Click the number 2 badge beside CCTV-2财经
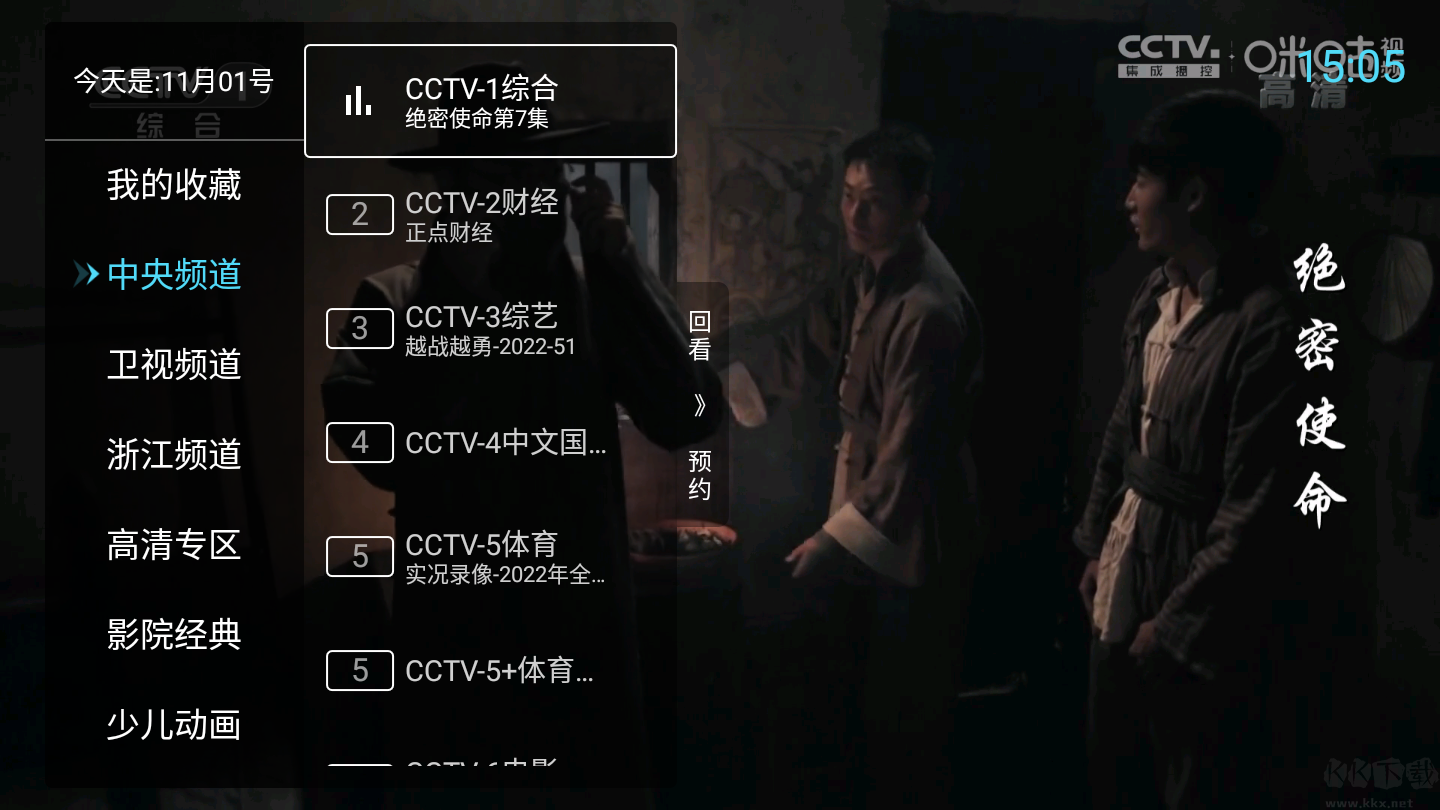Screen dimensions: 1440x810 359,214
